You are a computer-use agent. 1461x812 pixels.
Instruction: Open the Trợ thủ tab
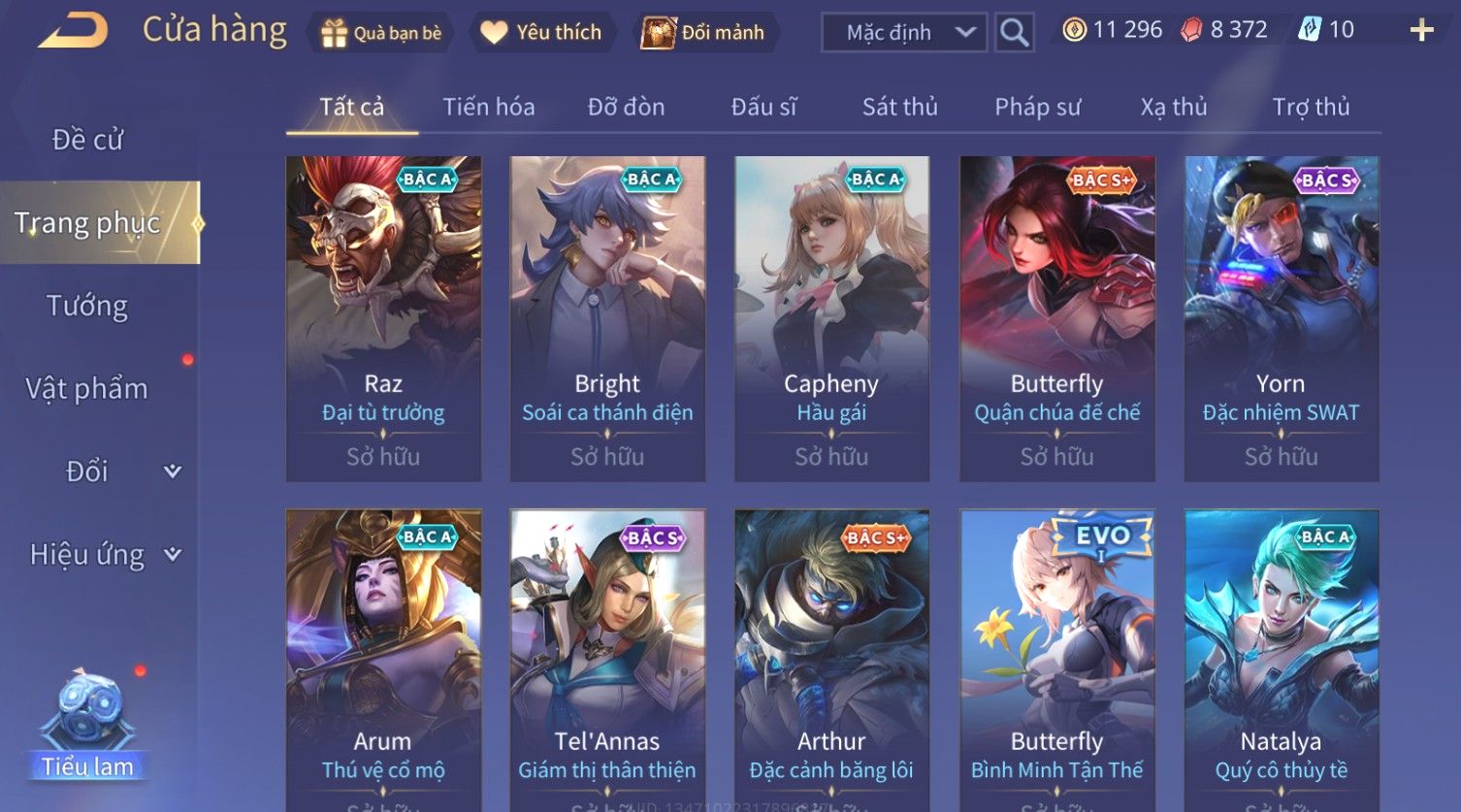click(x=1311, y=107)
